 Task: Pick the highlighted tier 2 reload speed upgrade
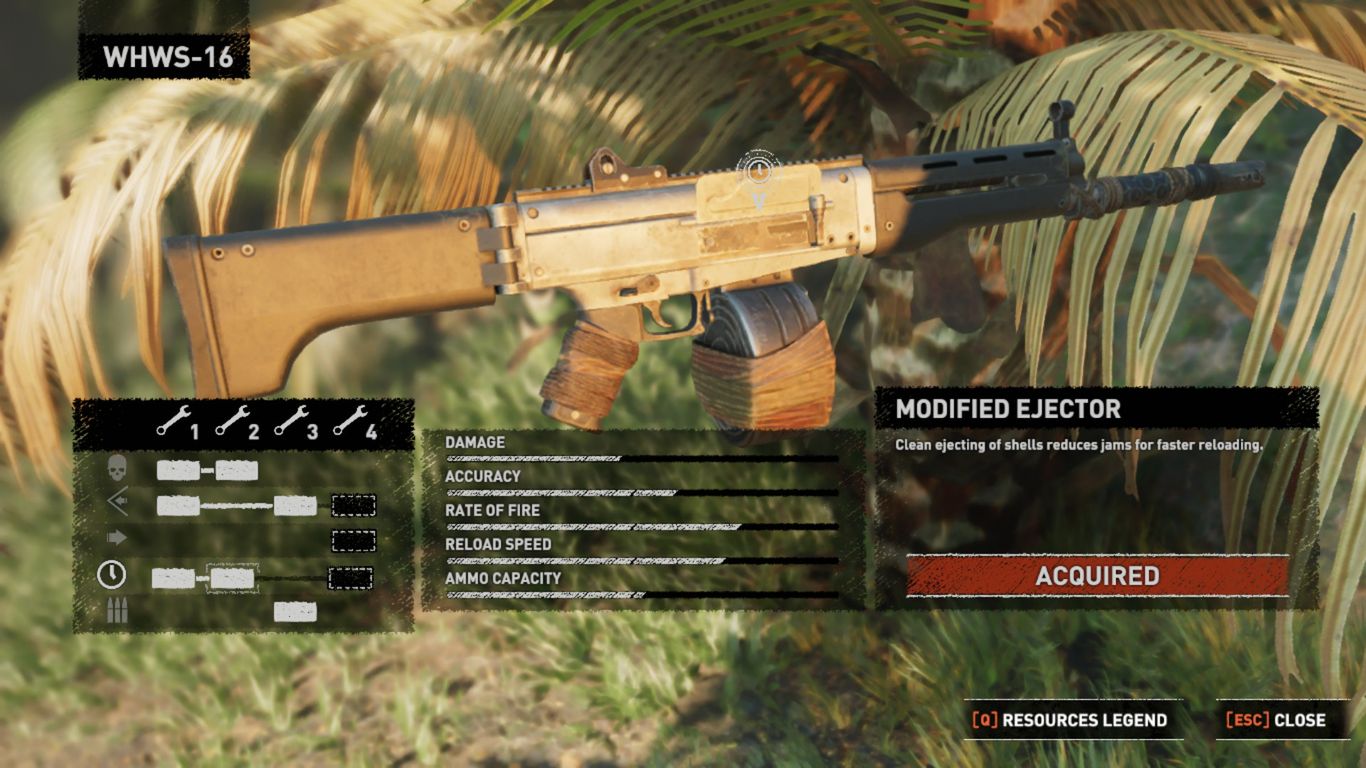[232, 578]
